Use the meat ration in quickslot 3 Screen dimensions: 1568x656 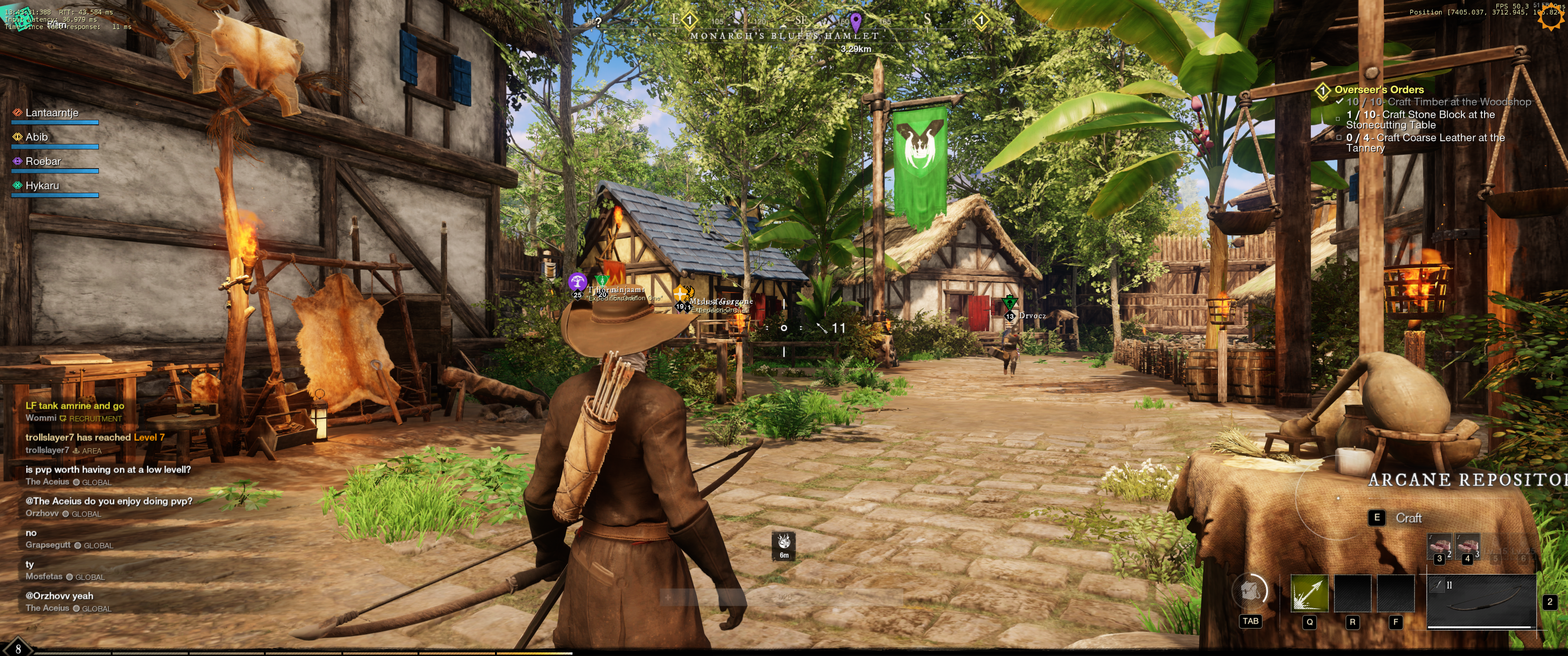(1439, 546)
